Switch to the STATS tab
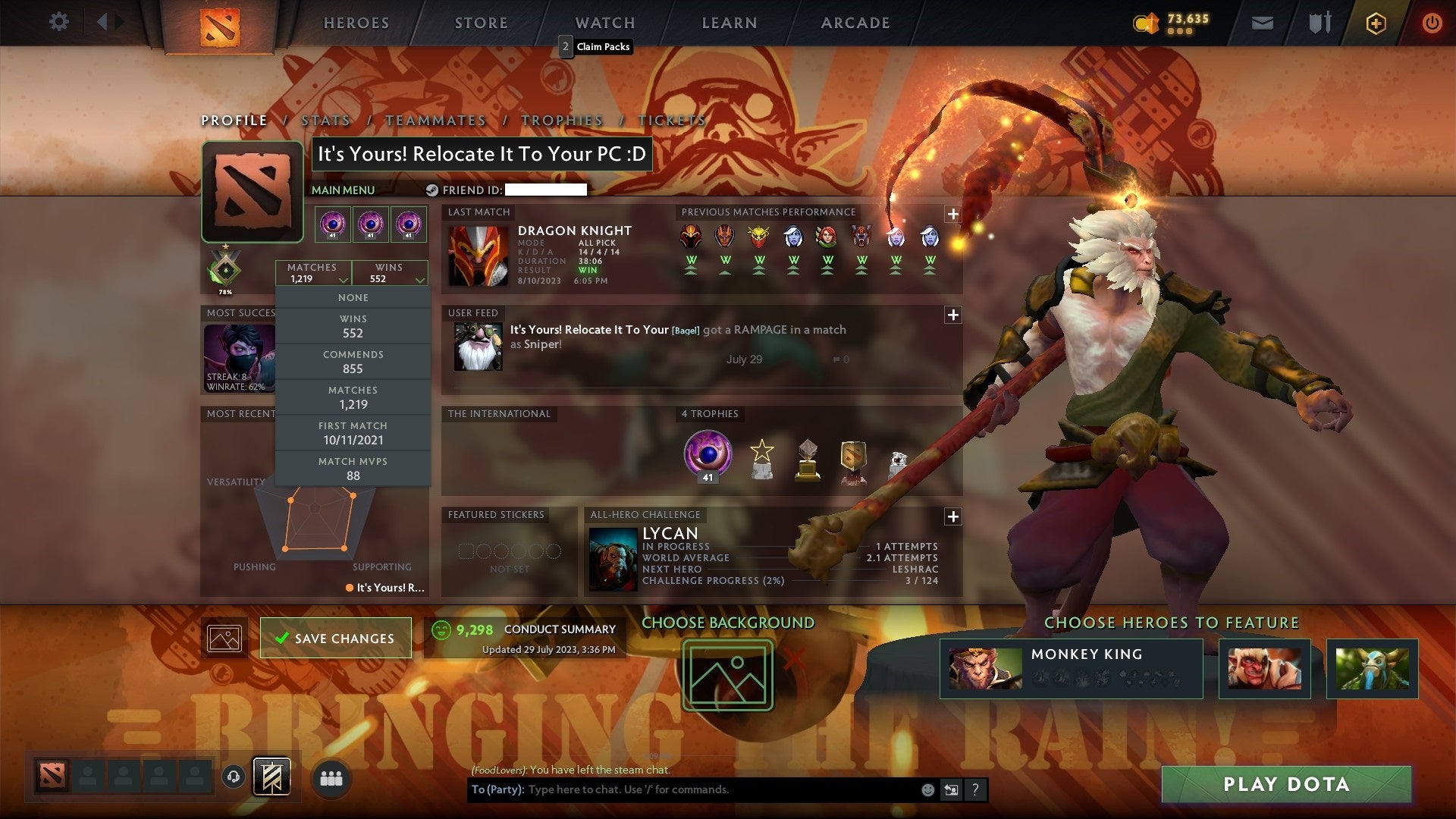 325,120
